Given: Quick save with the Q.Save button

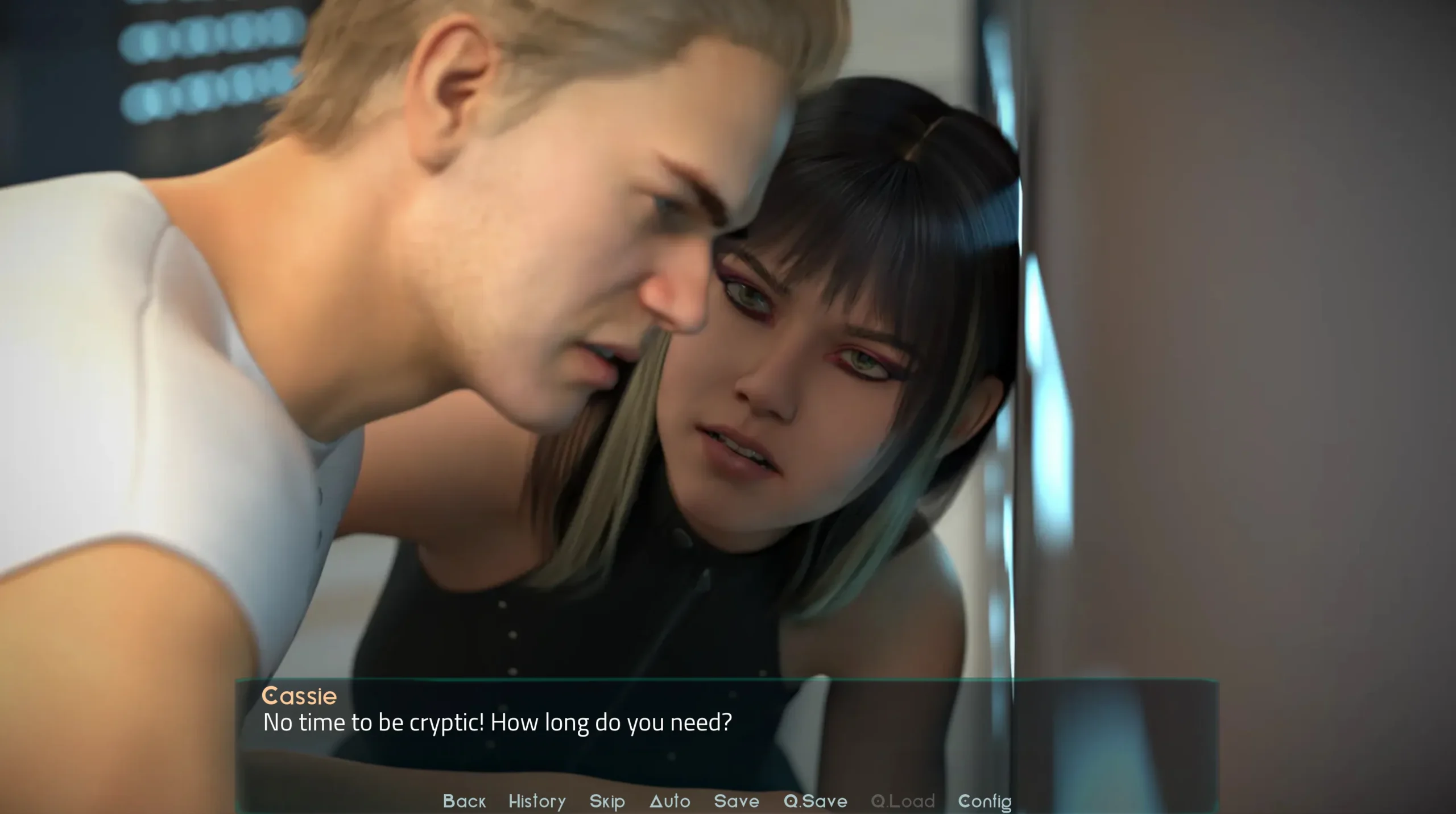Looking at the screenshot, I should click(816, 801).
